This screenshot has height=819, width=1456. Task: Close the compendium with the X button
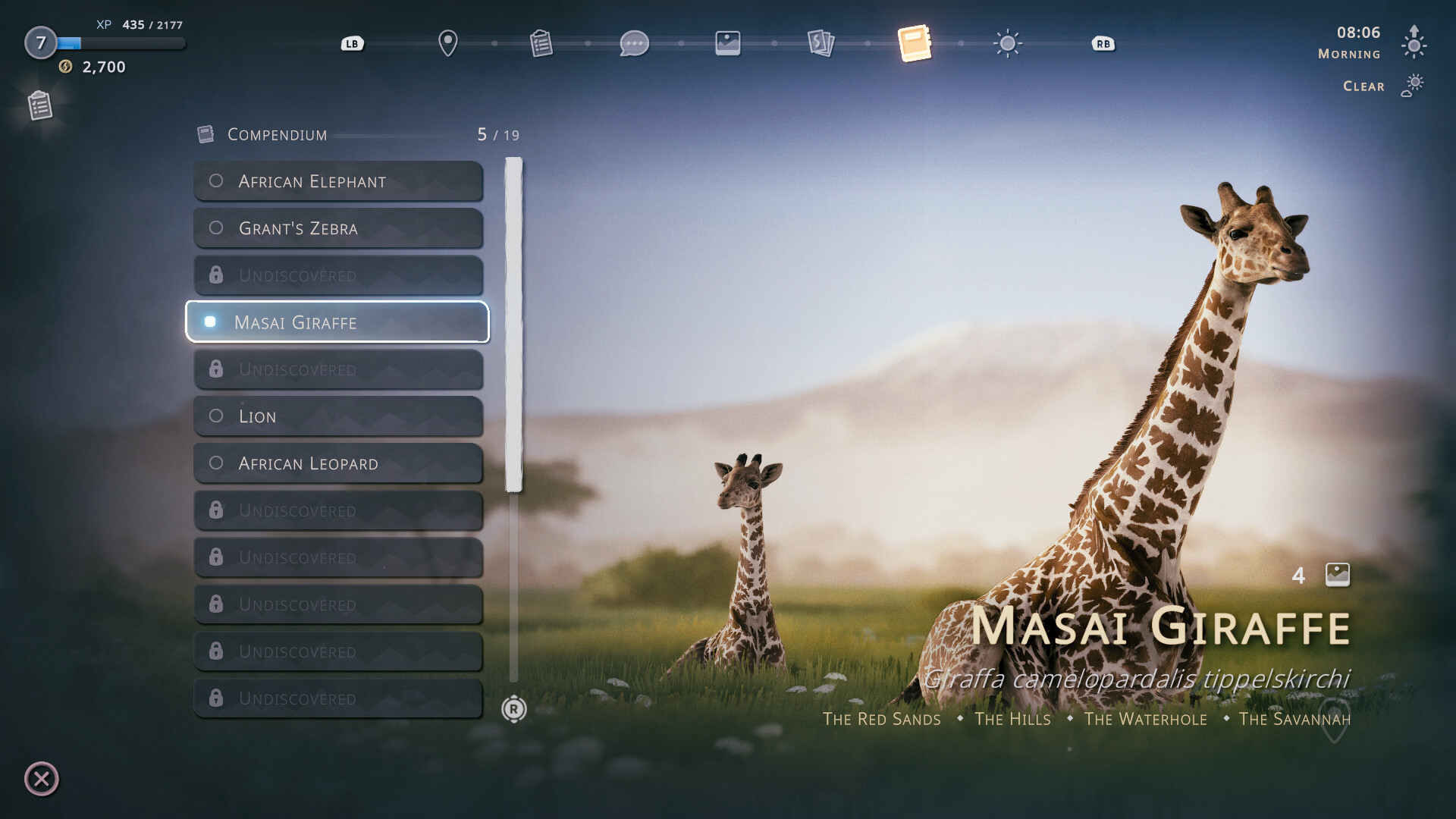(42, 779)
